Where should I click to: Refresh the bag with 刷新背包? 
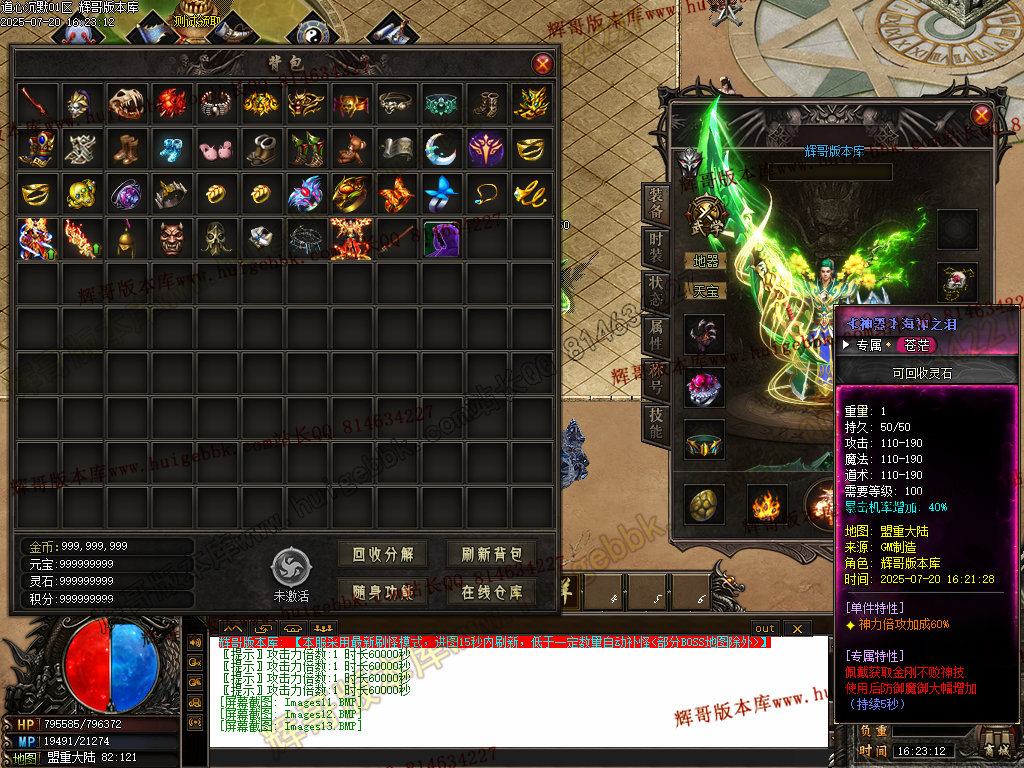tap(491, 555)
